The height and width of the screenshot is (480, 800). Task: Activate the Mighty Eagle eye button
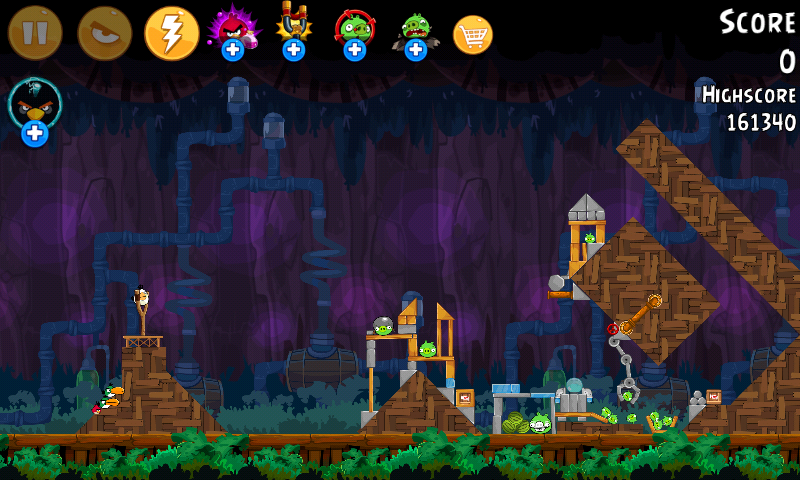click(x=104, y=33)
